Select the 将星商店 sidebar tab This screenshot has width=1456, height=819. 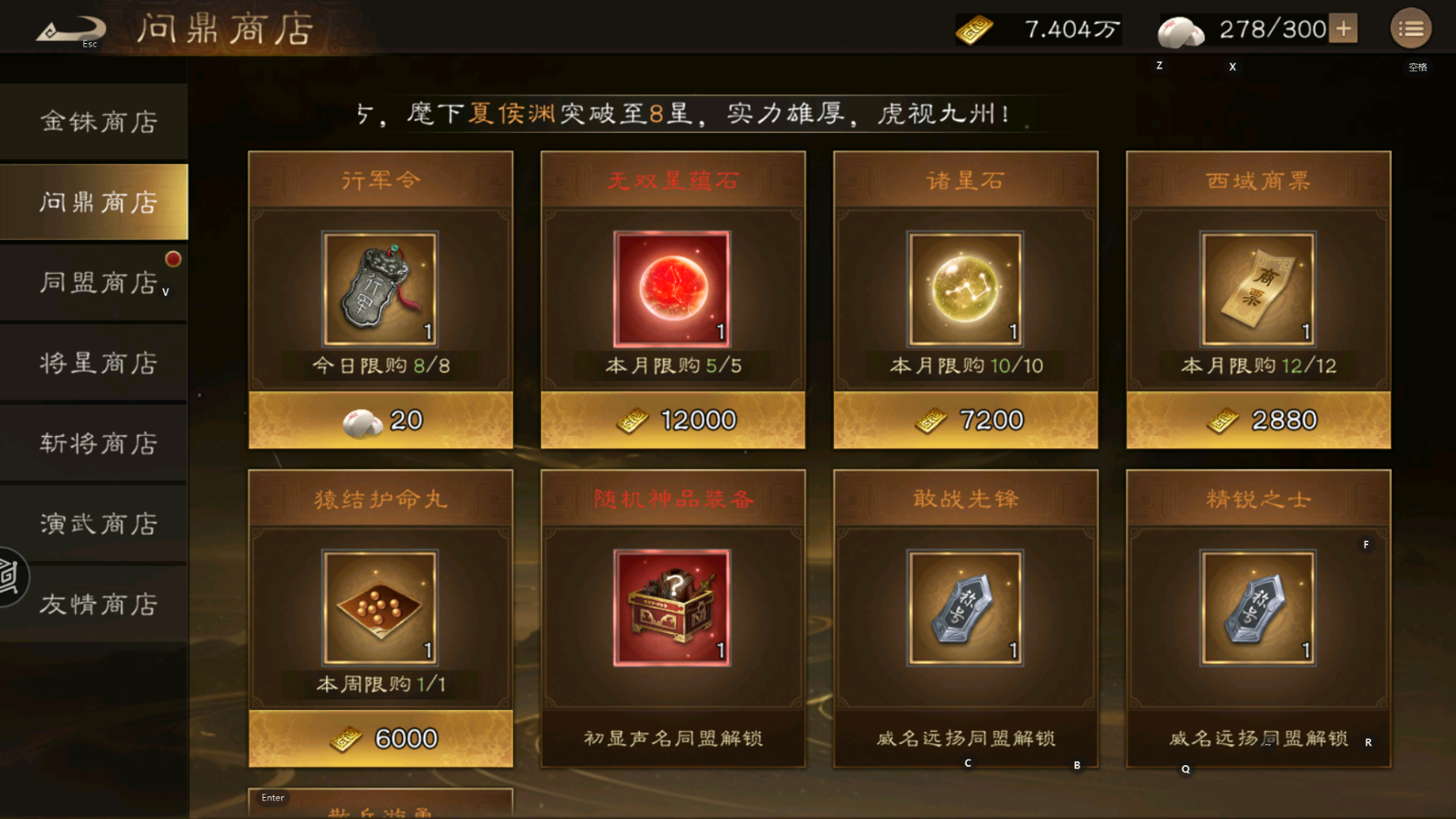(x=94, y=362)
